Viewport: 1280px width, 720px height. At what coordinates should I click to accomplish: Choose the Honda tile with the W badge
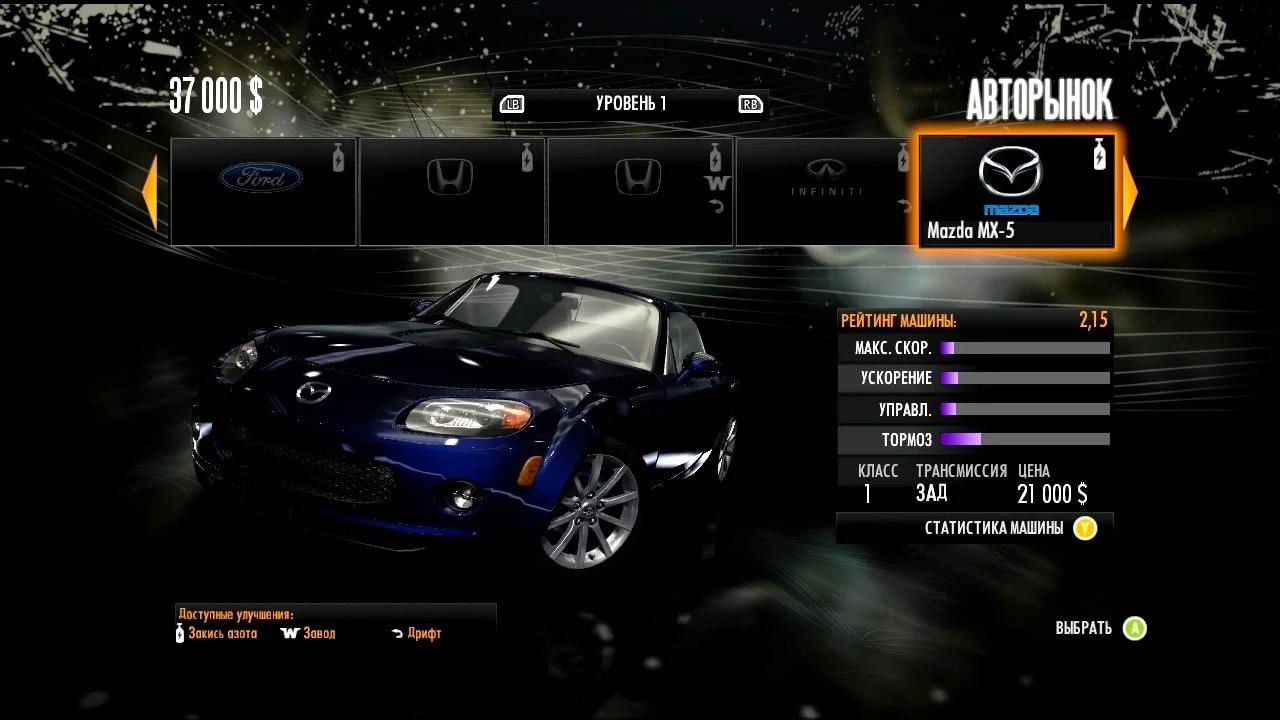640,191
